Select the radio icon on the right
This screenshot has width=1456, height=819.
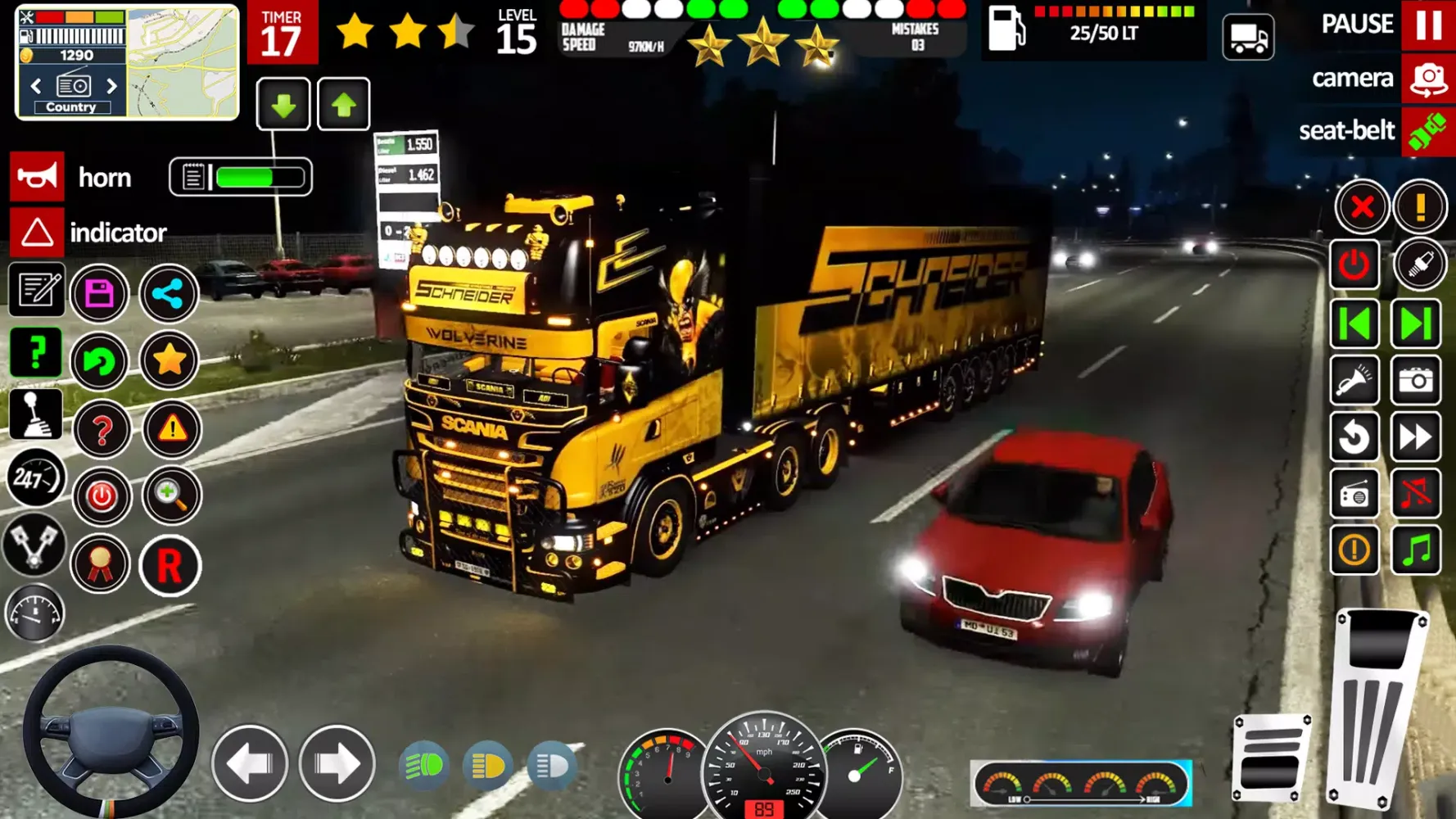pyautogui.click(x=1354, y=494)
